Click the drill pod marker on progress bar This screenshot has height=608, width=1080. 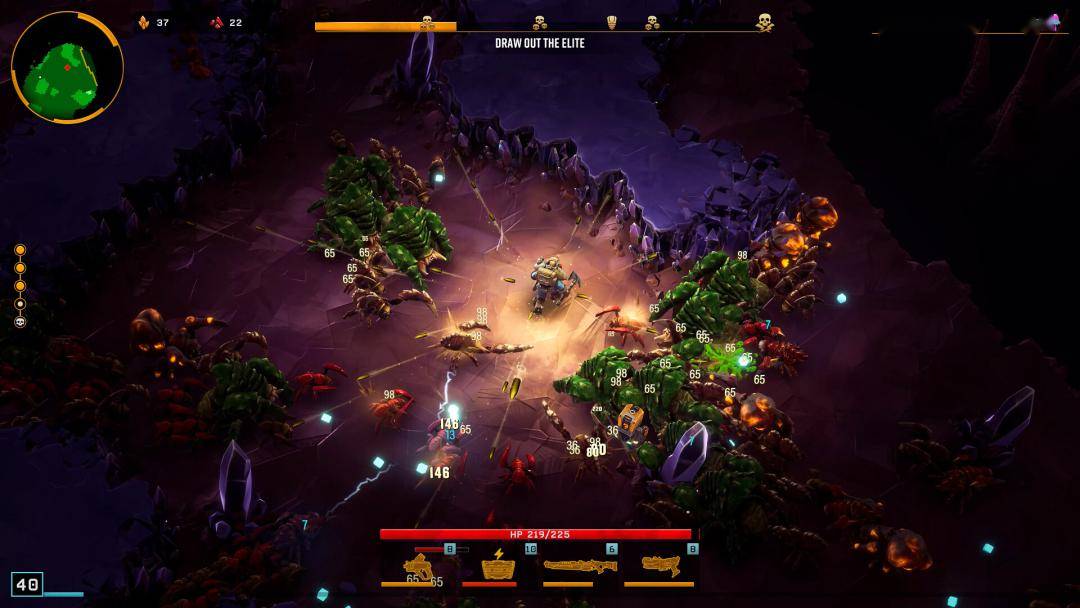613,22
